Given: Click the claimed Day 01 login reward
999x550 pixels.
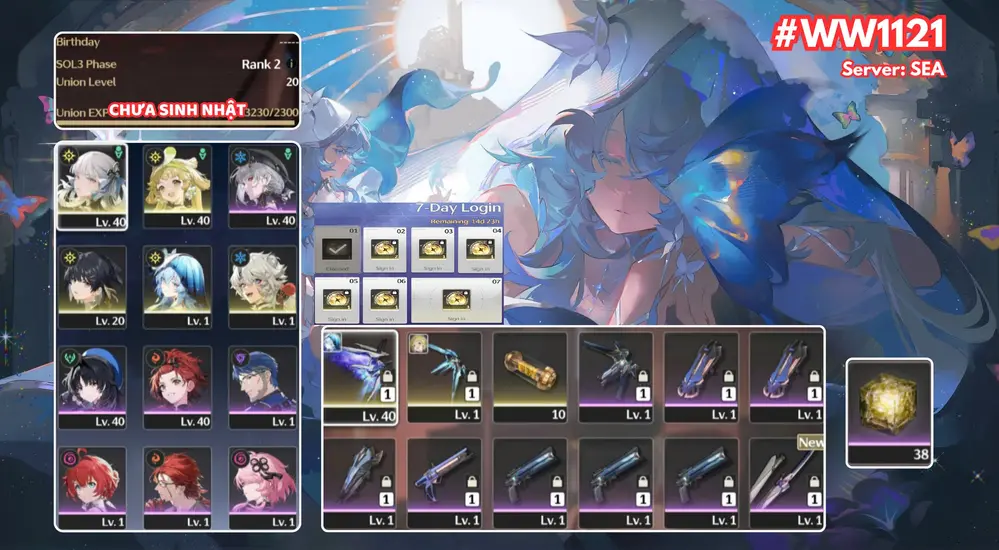Looking at the screenshot, I should tap(336, 250).
